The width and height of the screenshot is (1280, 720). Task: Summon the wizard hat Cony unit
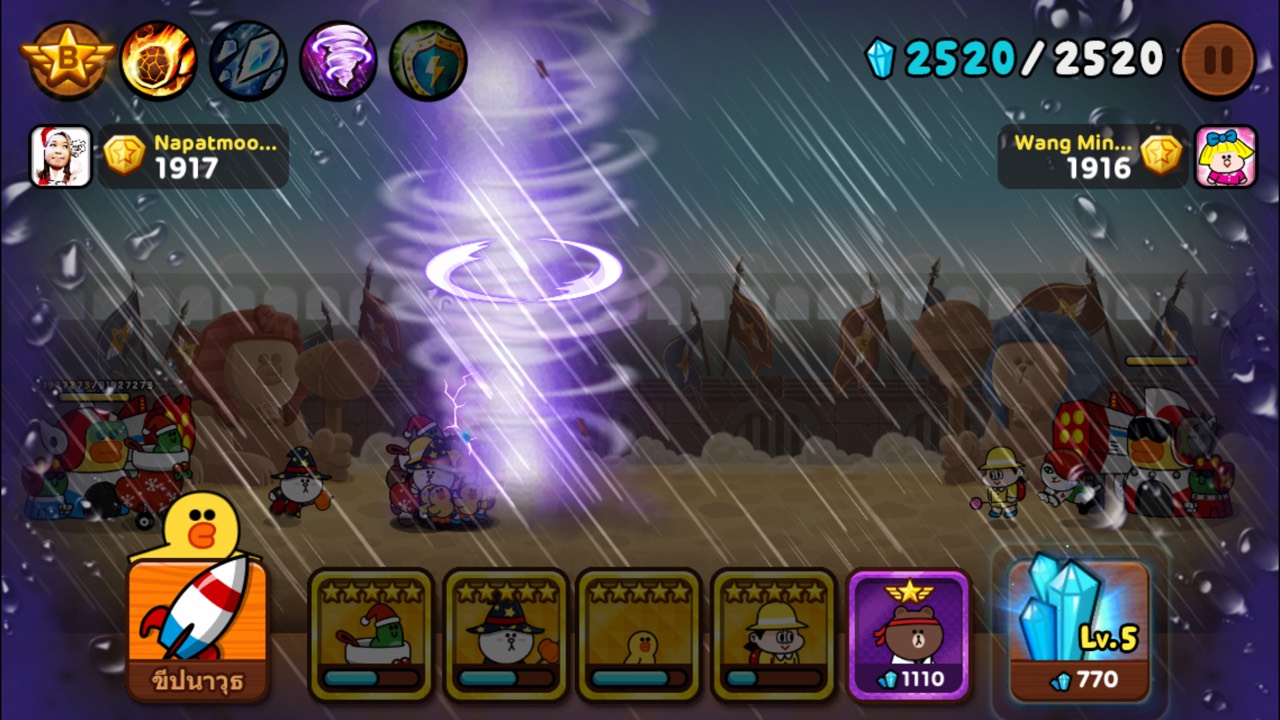[505, 634]
